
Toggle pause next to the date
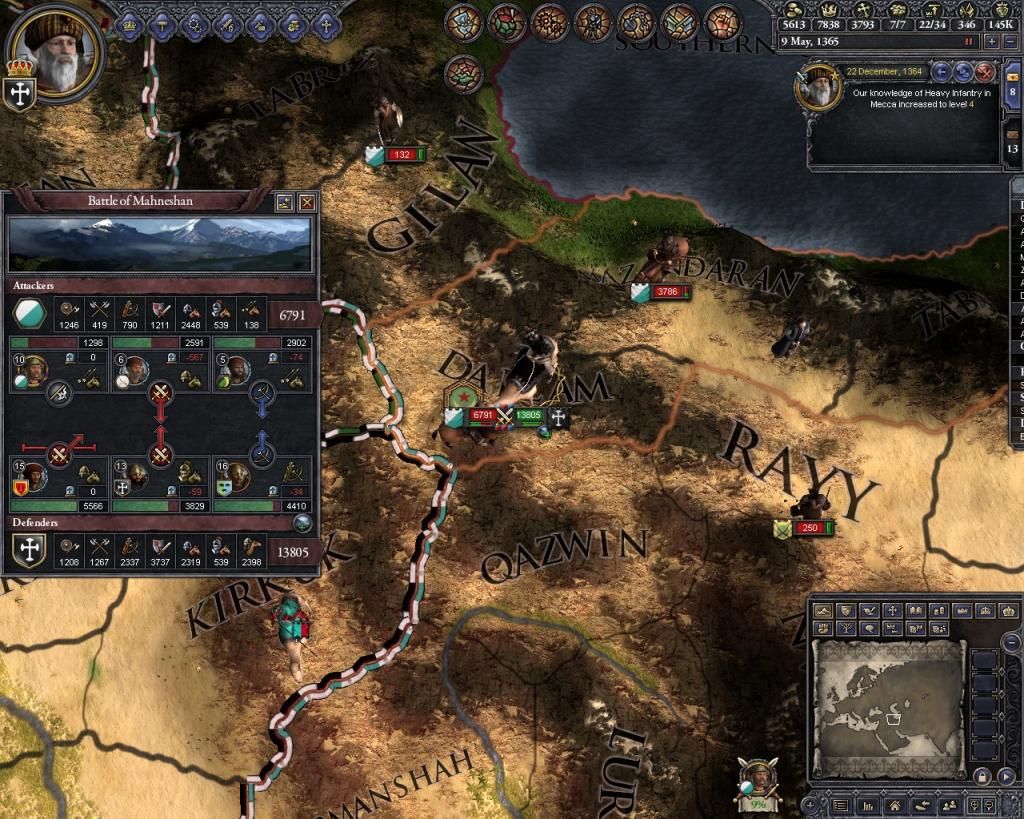point(968,42)
